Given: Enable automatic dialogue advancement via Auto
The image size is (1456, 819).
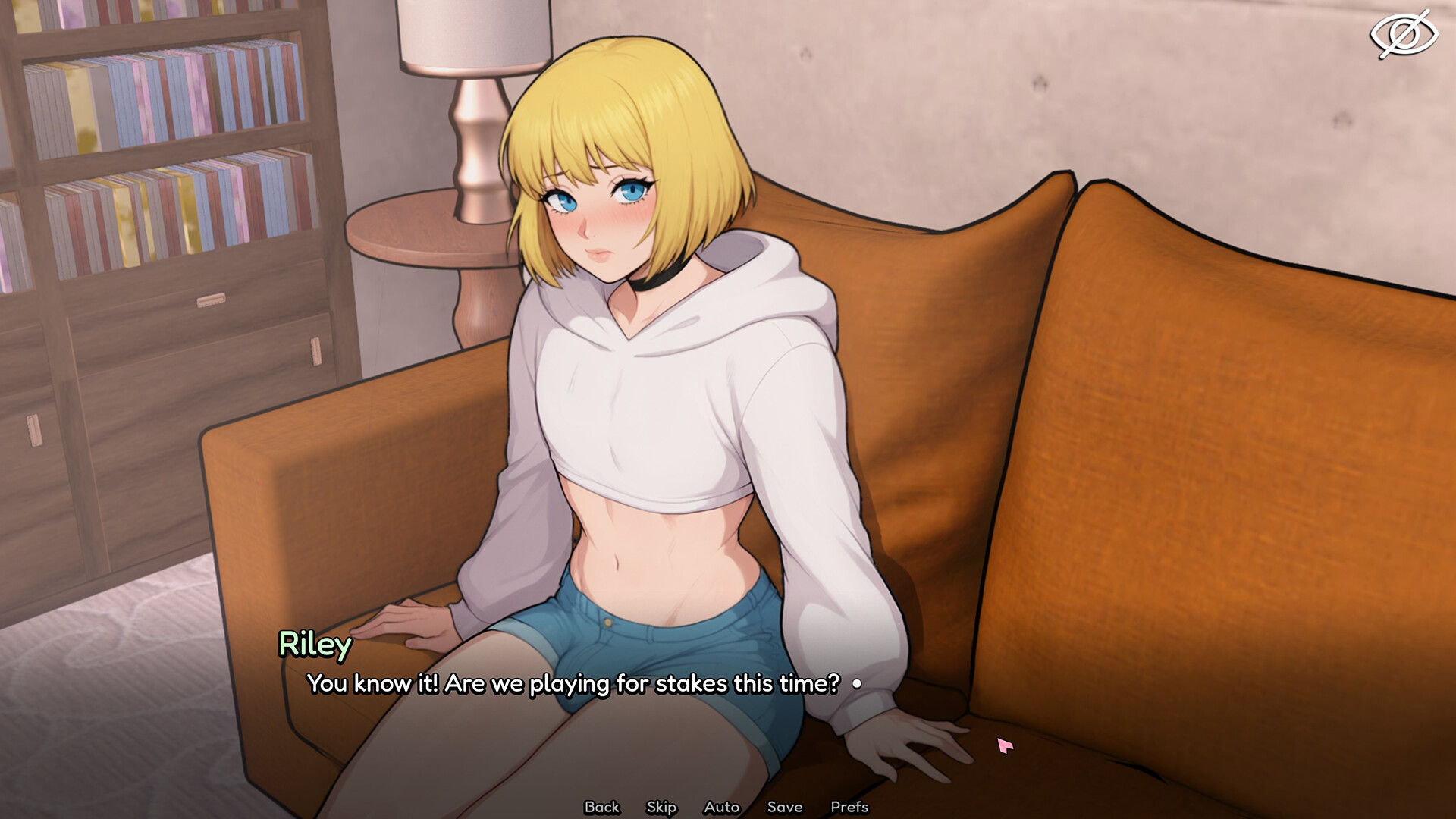Looking at the screenshot, I should (x=721, y=807).
